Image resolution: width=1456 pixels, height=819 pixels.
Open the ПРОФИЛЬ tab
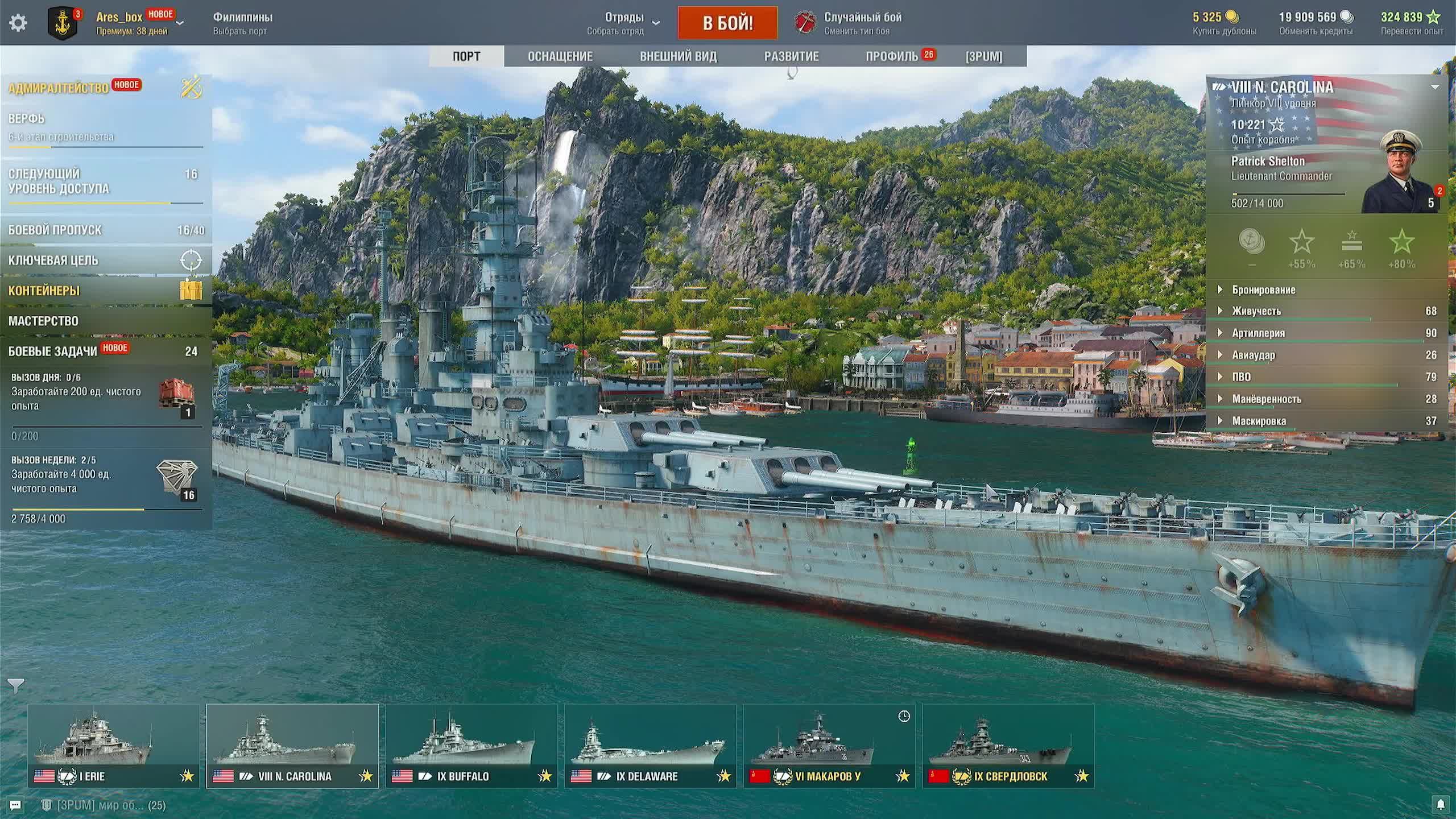pos(892,56)
